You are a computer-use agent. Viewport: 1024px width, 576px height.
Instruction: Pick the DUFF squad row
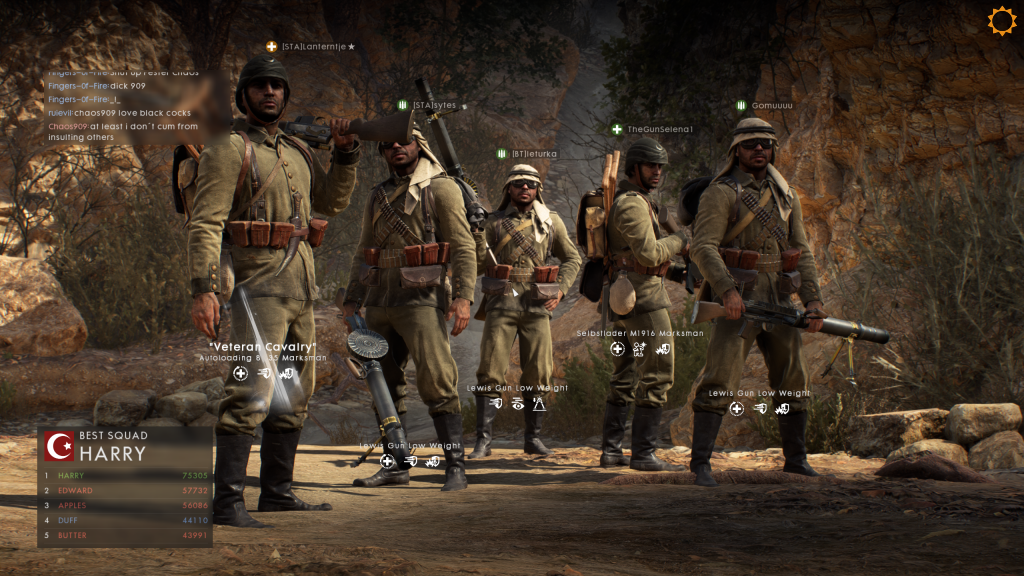click(126, 521)
